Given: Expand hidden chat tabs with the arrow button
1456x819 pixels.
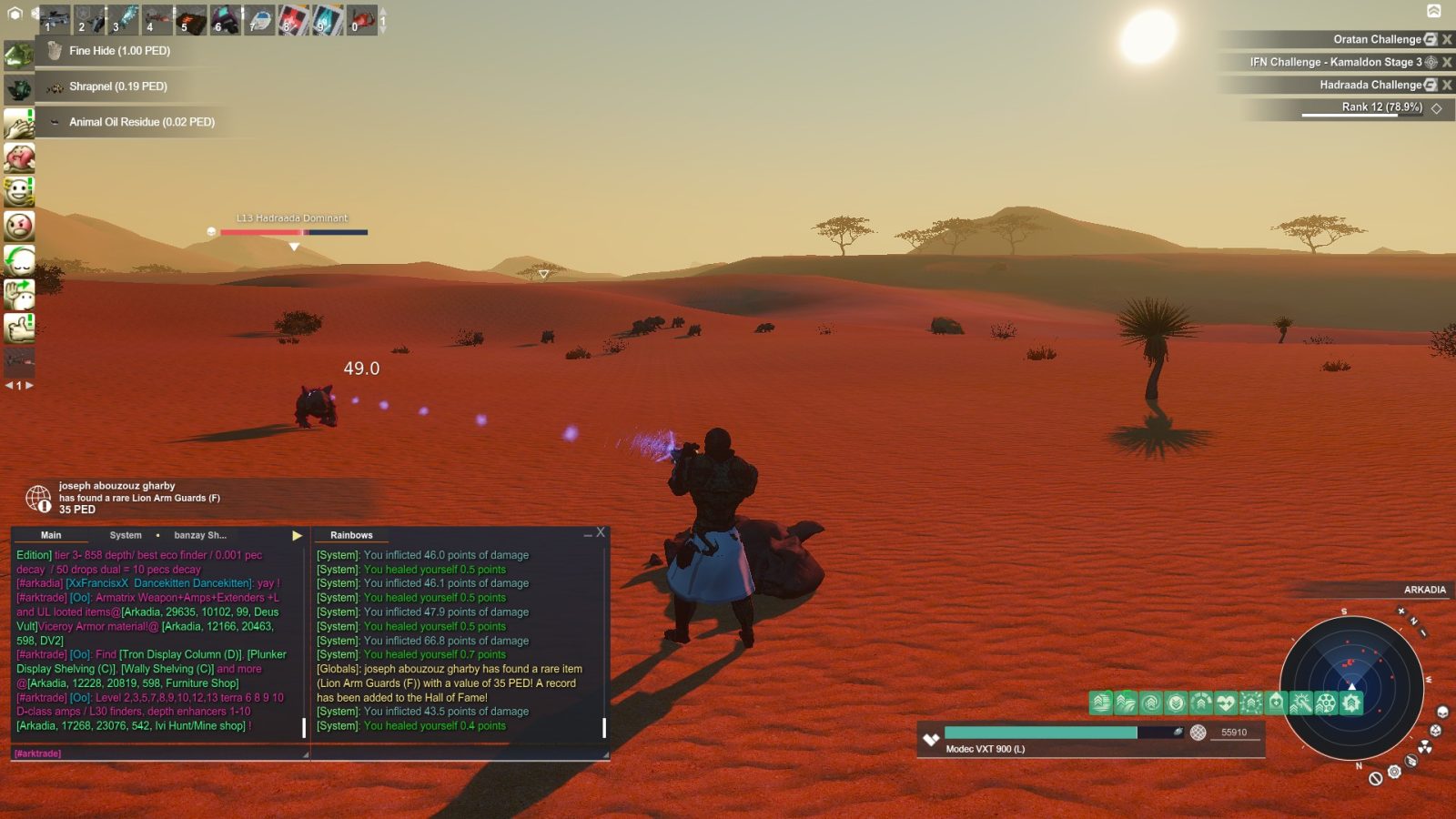Looking at the screenshot, I should point(297,535).
